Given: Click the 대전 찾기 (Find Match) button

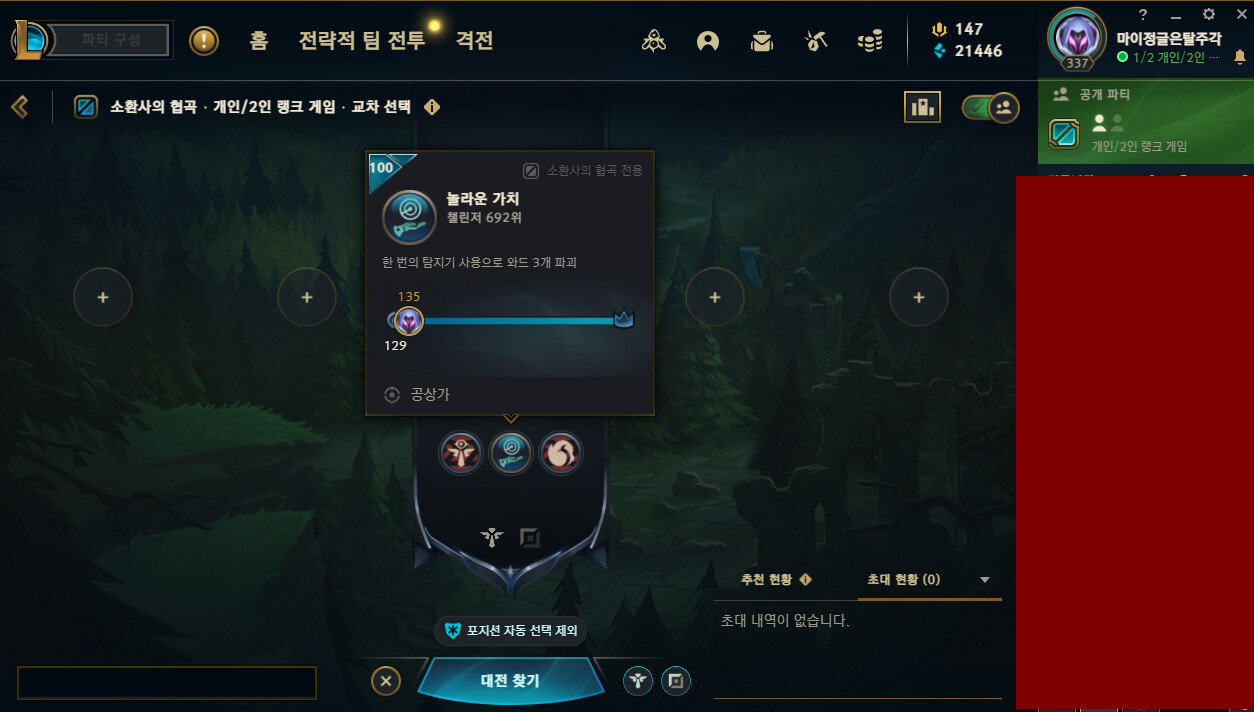Looking at the screenshot, I should pos(510,681).
